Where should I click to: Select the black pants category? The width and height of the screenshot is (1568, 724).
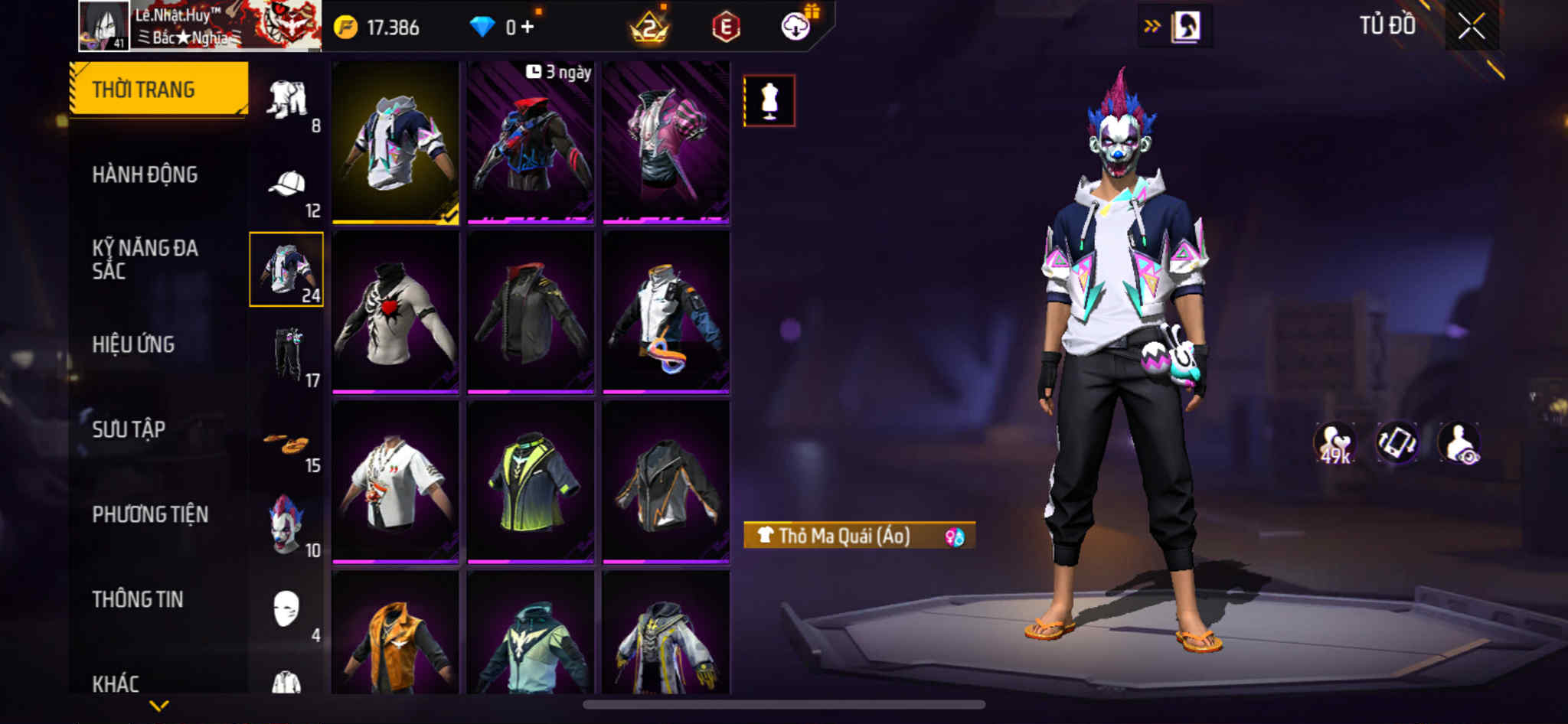point(287,355)
